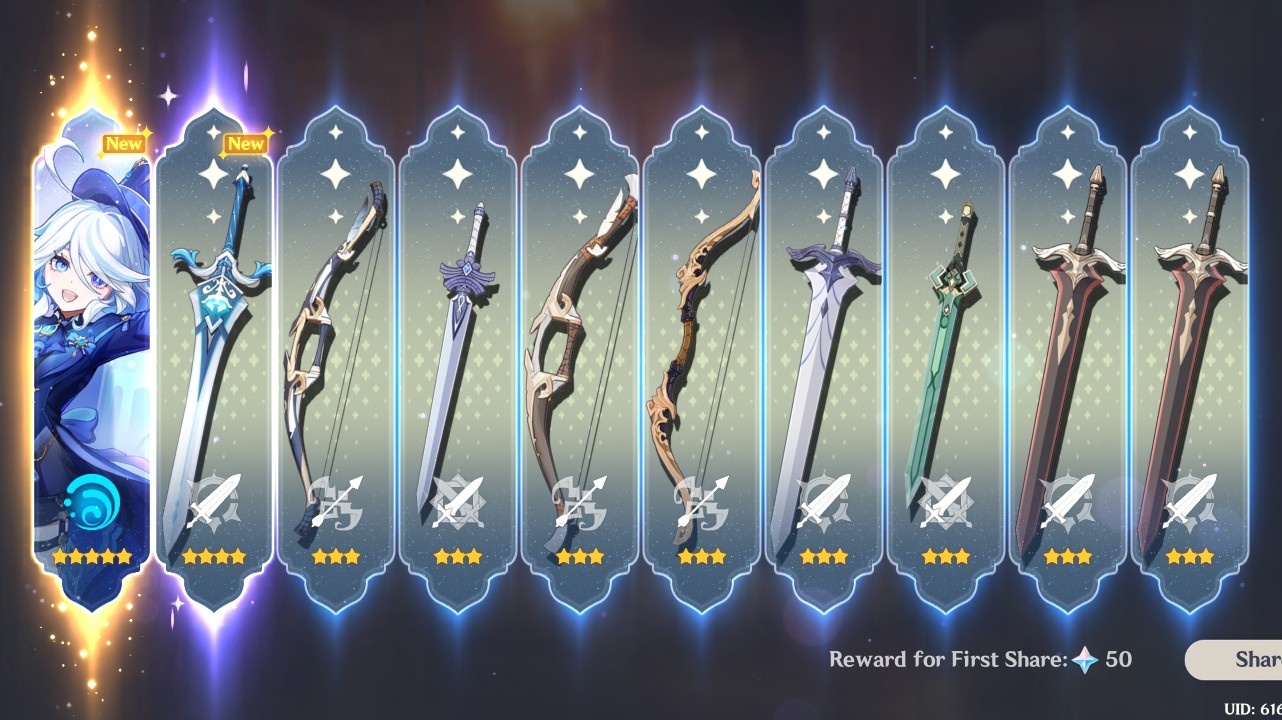
Task: Click the Primogem icon beside the 50 reward
Action: coord(1087,660)
